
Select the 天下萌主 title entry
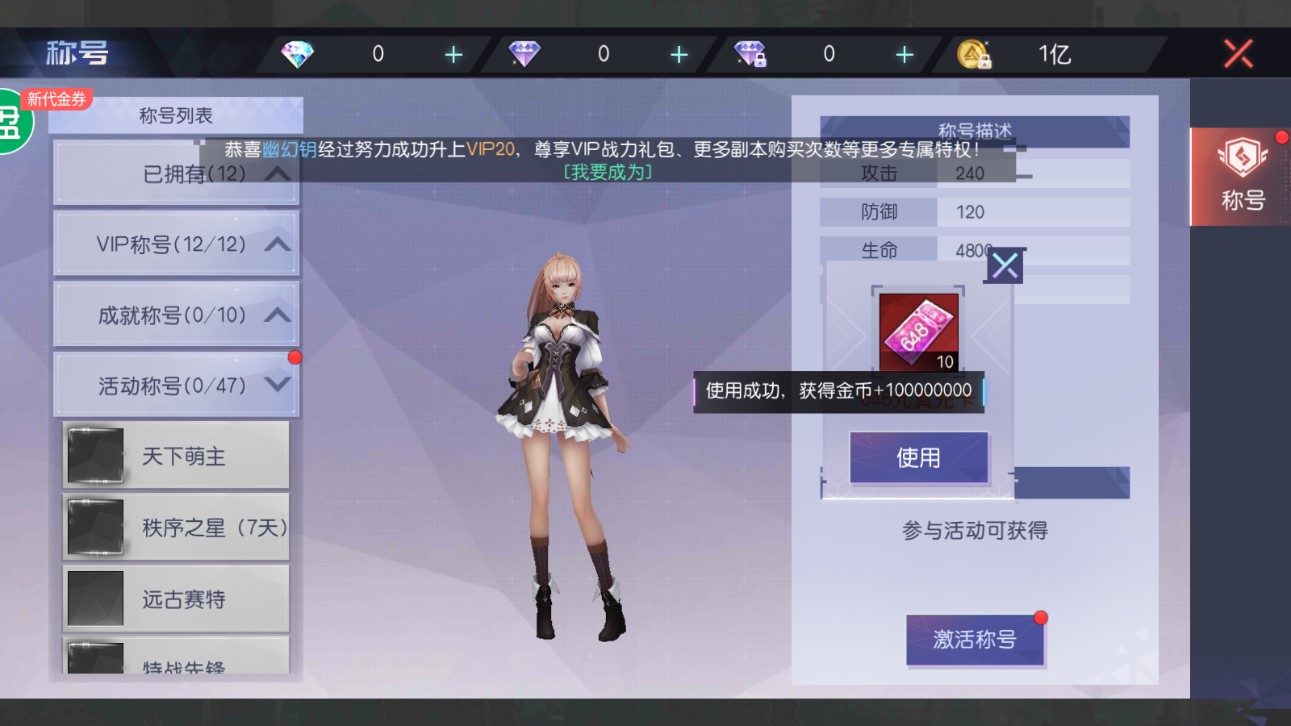[175, 453]
